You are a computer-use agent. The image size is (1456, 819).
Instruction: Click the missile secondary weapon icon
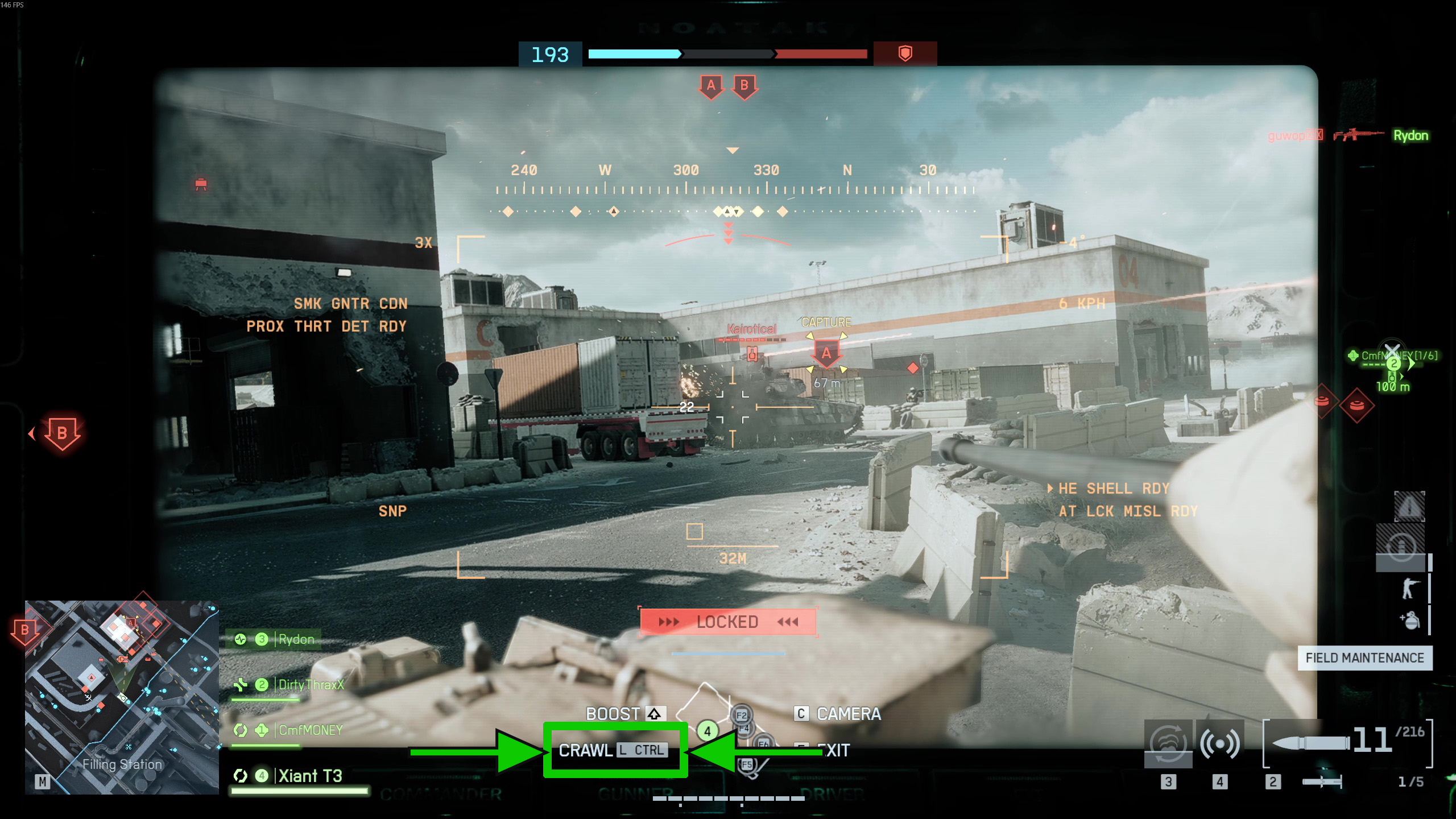pyautogui.click(x=1322, y=782)
